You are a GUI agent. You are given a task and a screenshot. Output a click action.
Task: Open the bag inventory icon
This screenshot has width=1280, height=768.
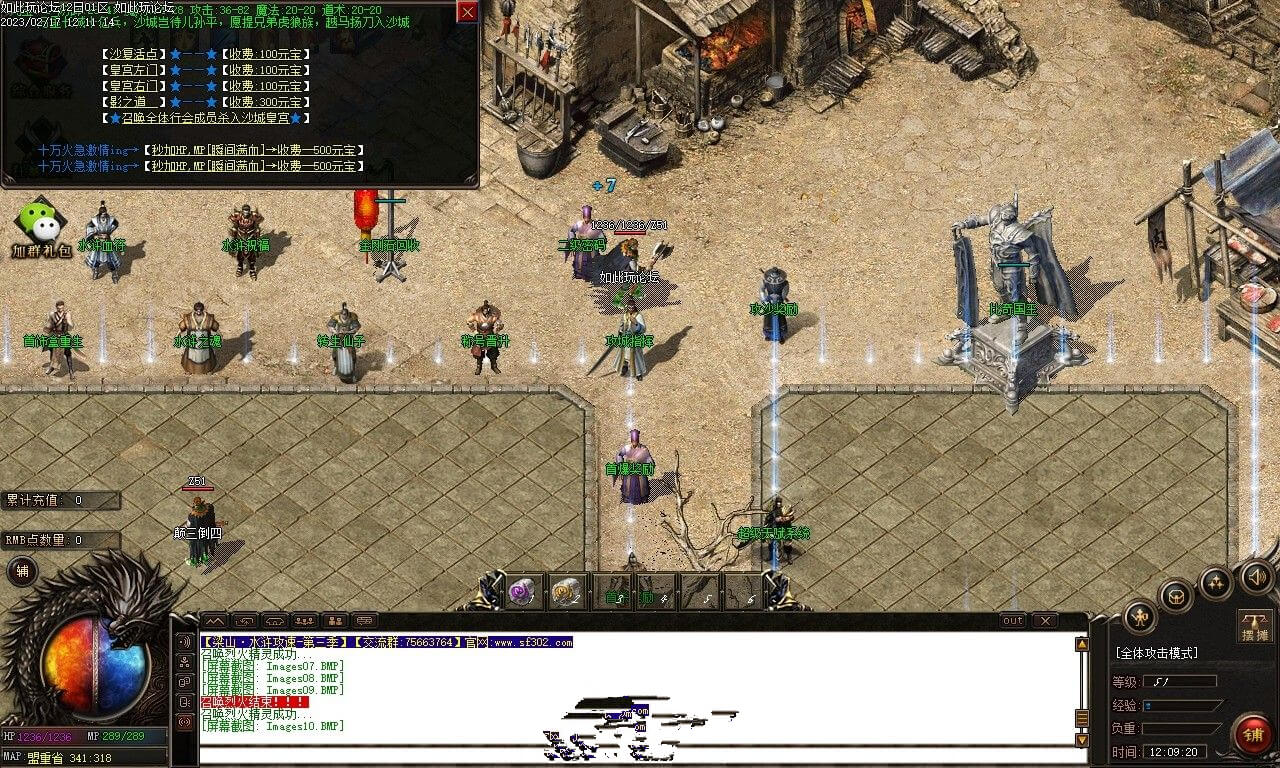click(x=1176, y=597)
